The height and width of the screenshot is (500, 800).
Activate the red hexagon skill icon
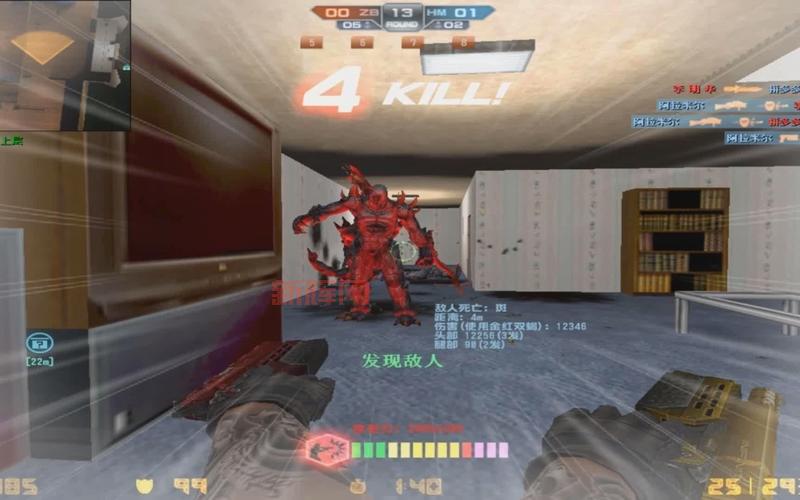(325, 449)
